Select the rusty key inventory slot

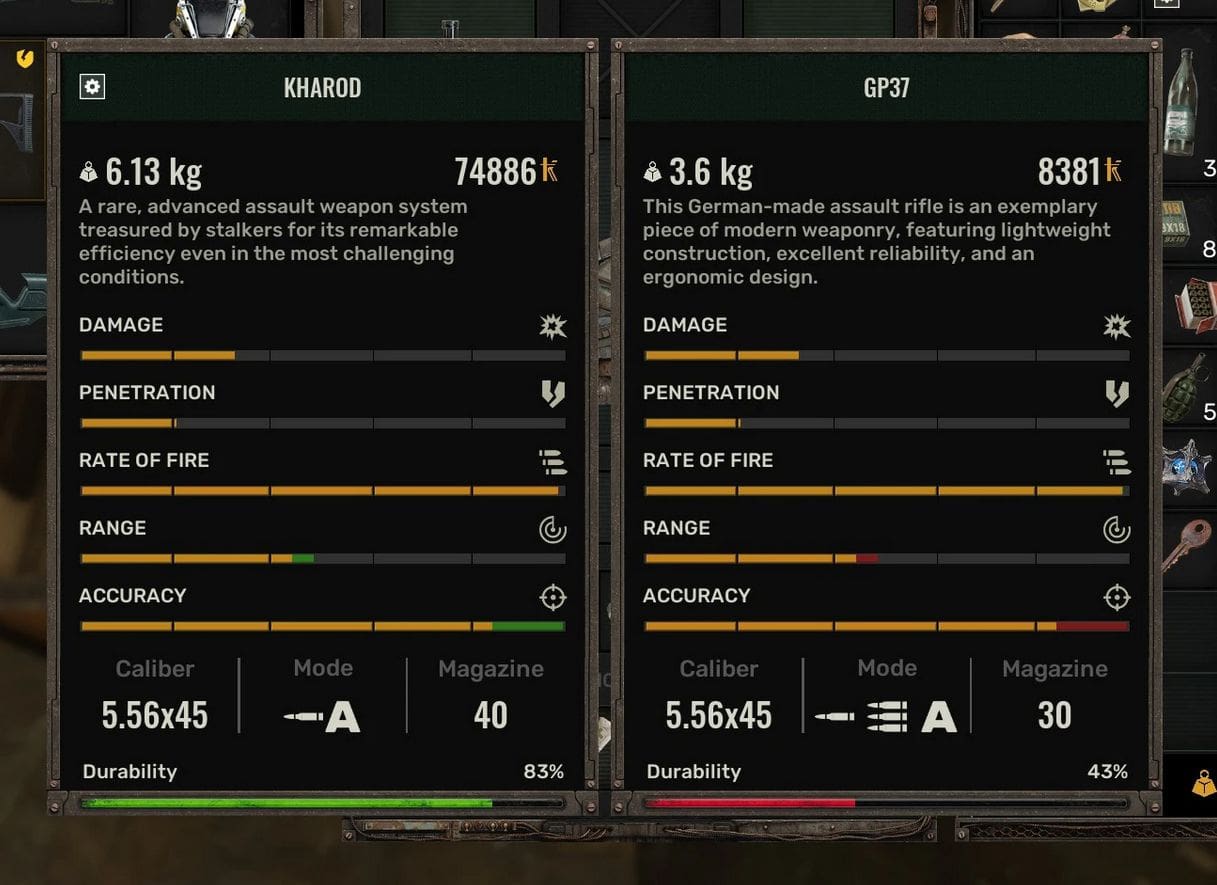tap(1190, 545)
